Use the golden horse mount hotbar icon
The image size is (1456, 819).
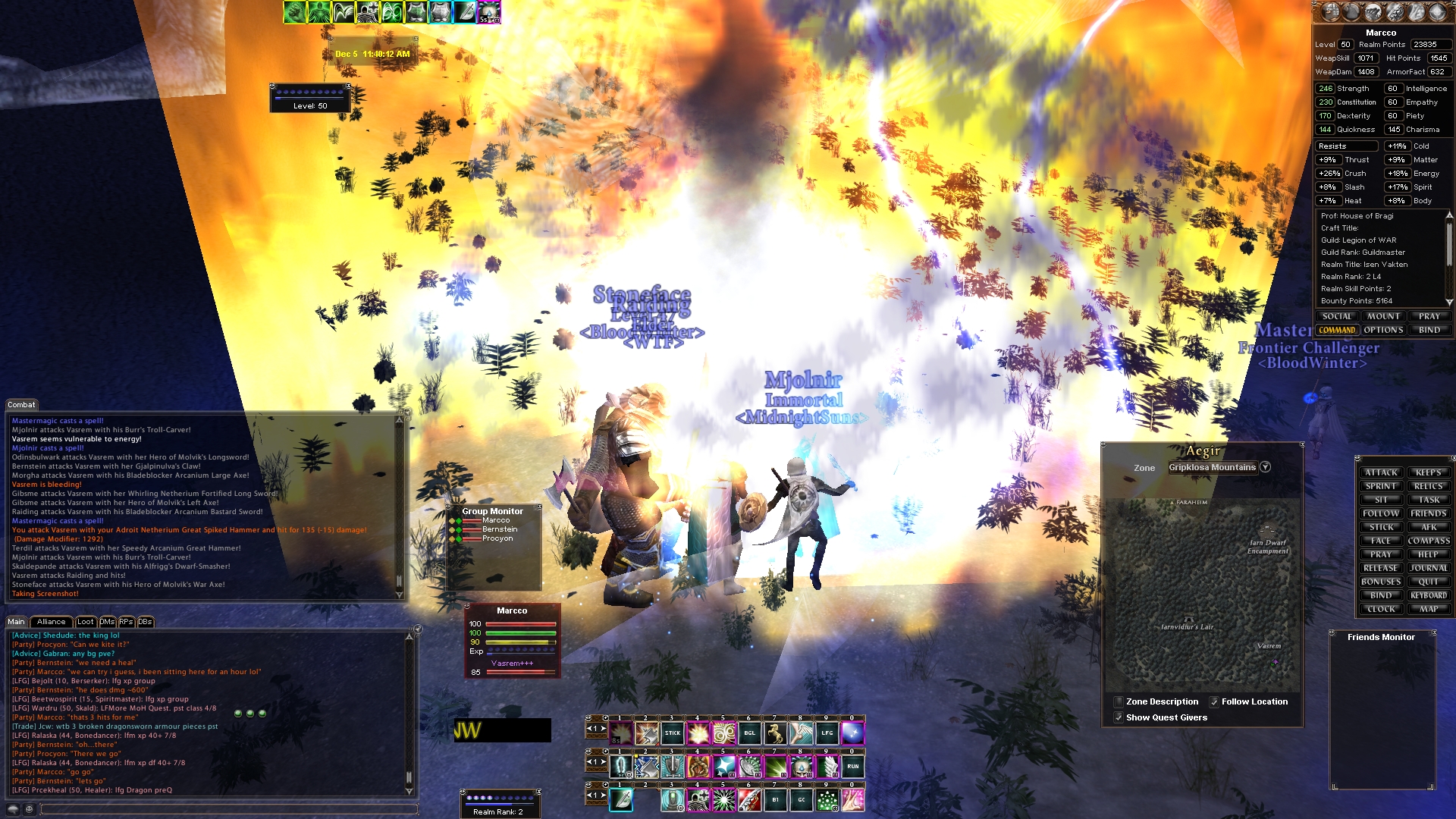coord(775,733)
